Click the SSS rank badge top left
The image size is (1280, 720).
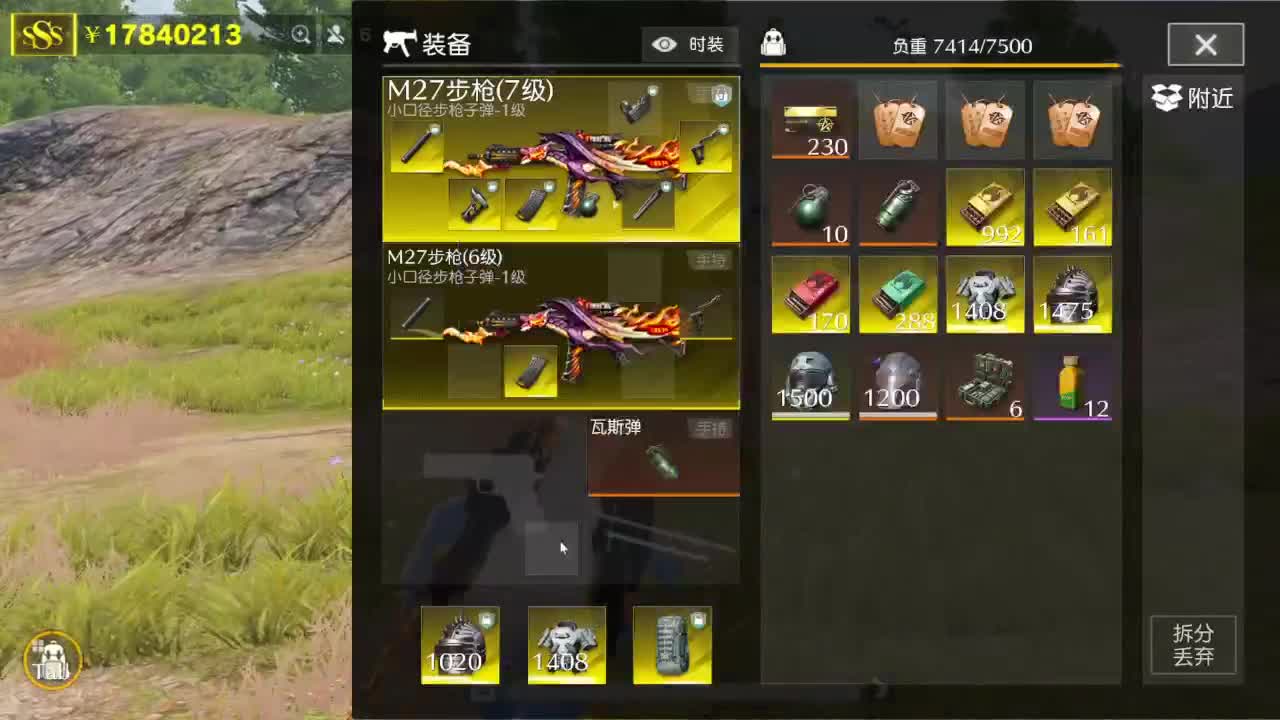tap(44, 32)
